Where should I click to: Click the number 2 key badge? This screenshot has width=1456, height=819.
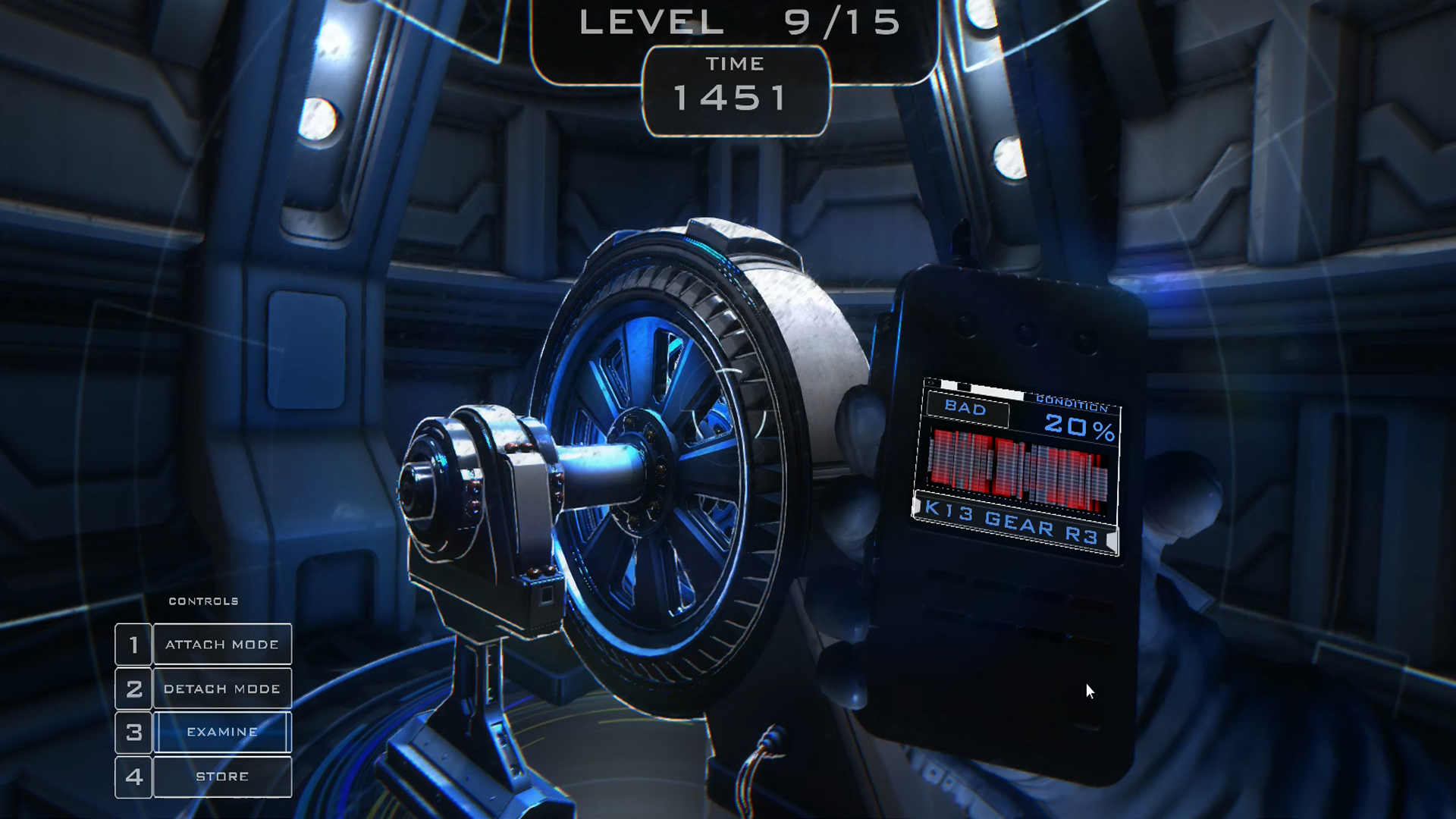[x=133, y=689]
